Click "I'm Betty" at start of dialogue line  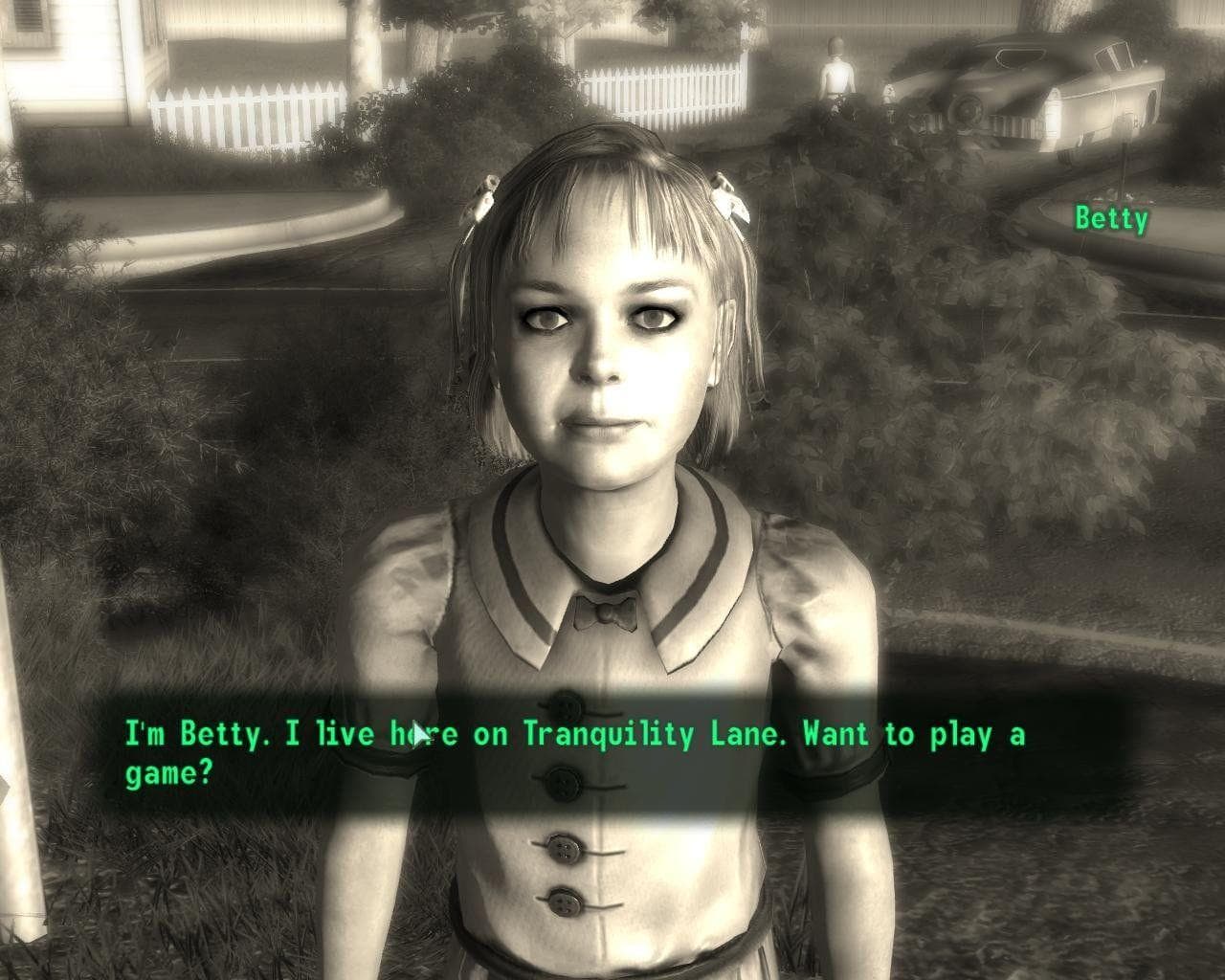(x=194, y=734)
